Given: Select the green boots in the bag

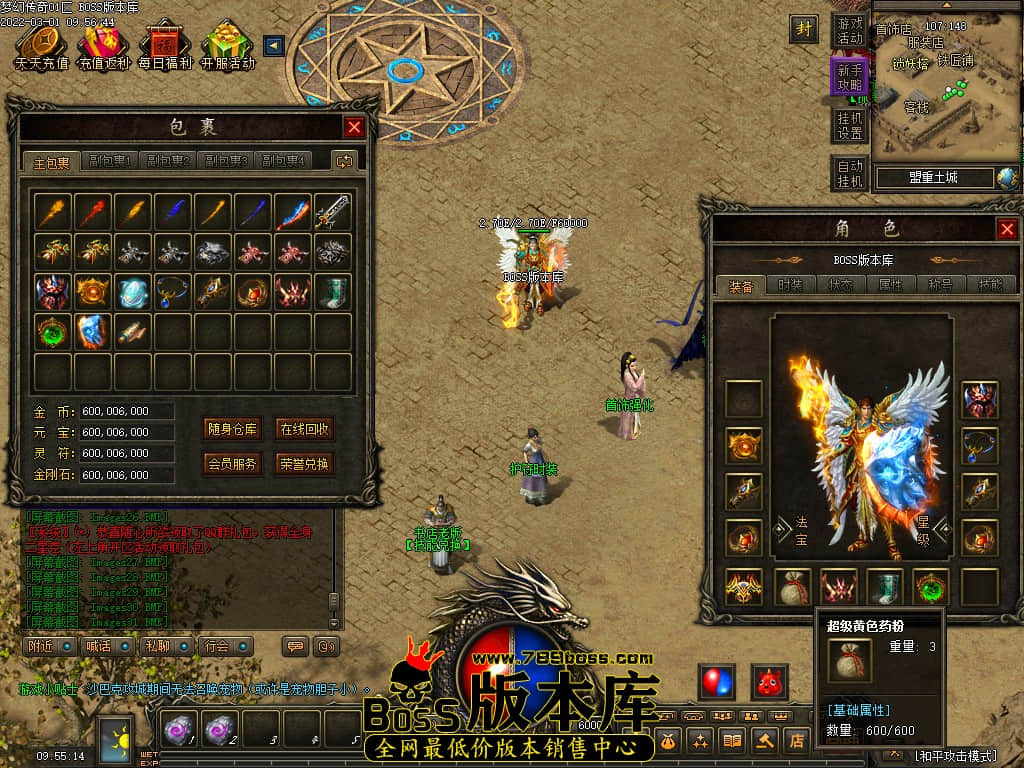Looking at the screenshot, I should tap(333, 291).
